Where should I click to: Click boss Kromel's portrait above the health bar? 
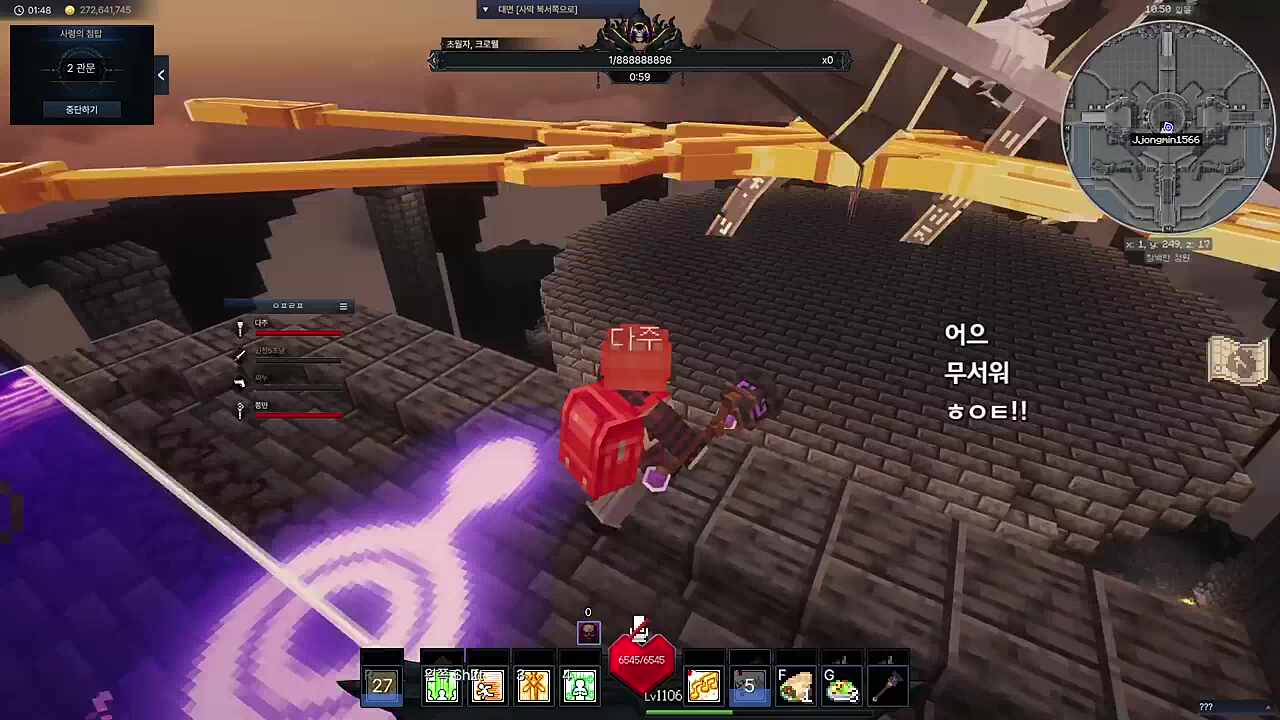(640, 32)
